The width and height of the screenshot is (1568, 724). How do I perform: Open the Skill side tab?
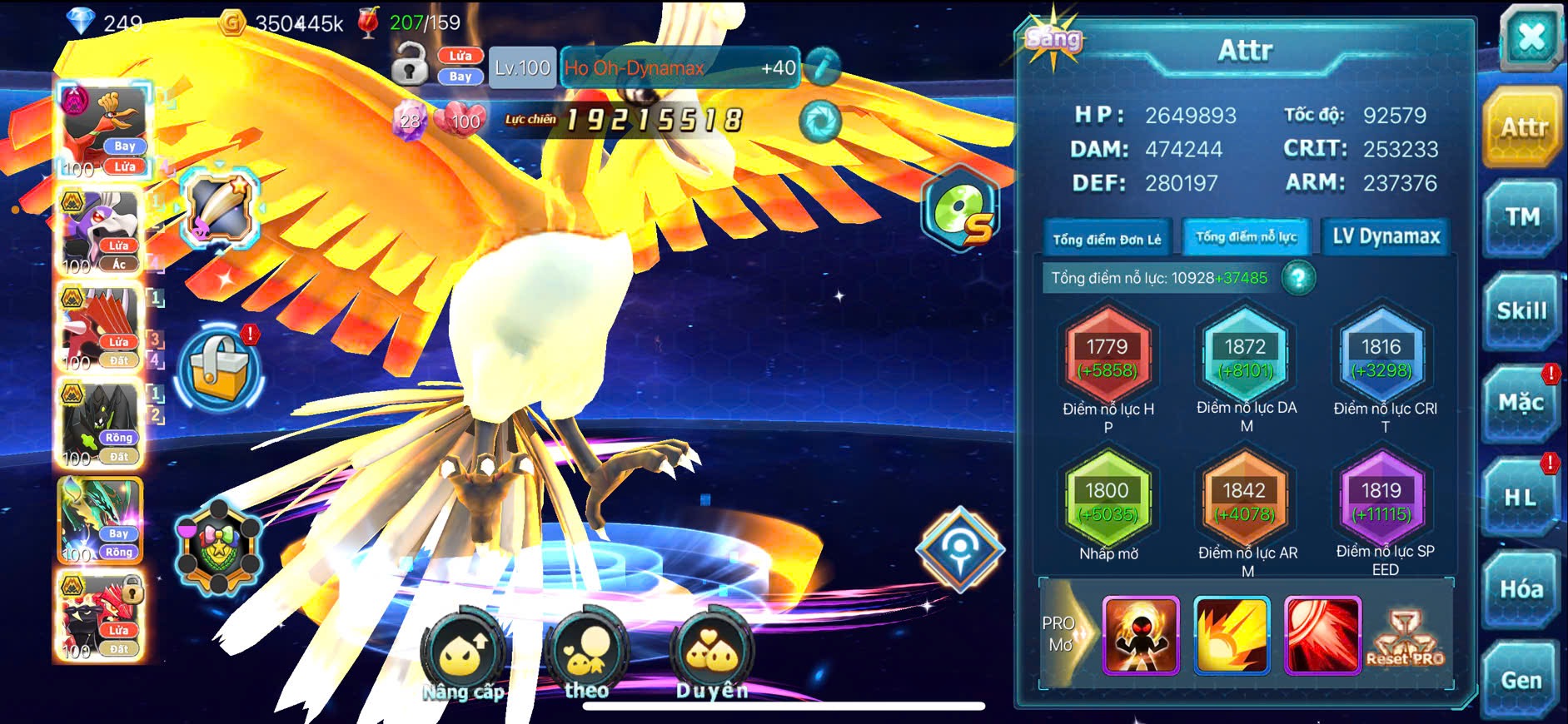(1522, 311)
